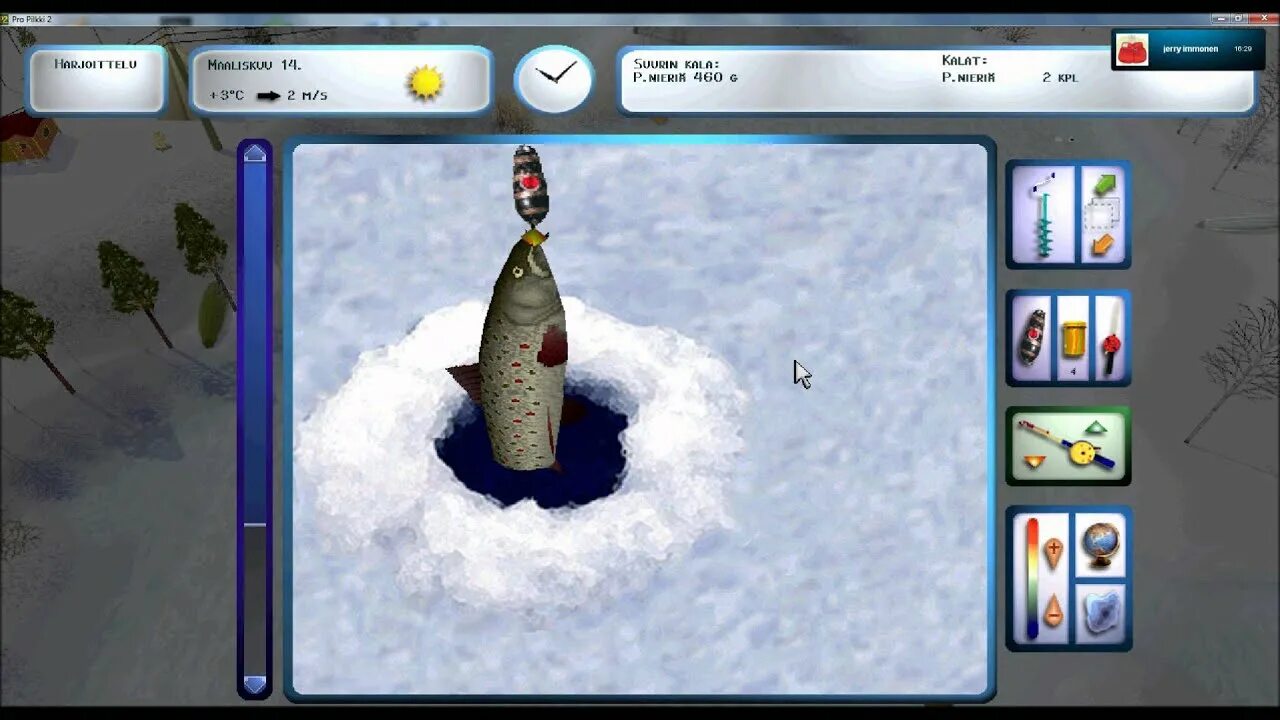
Task: Click the up arrow on the depth bar
Action: [255, 153]
